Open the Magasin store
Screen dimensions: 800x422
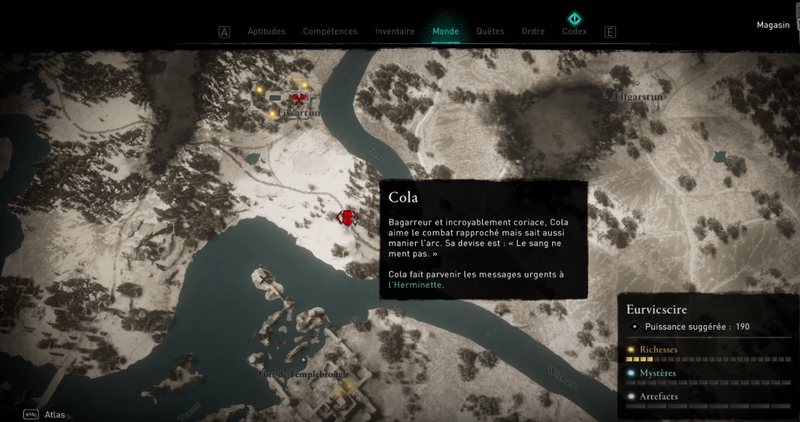coord(773,25)
